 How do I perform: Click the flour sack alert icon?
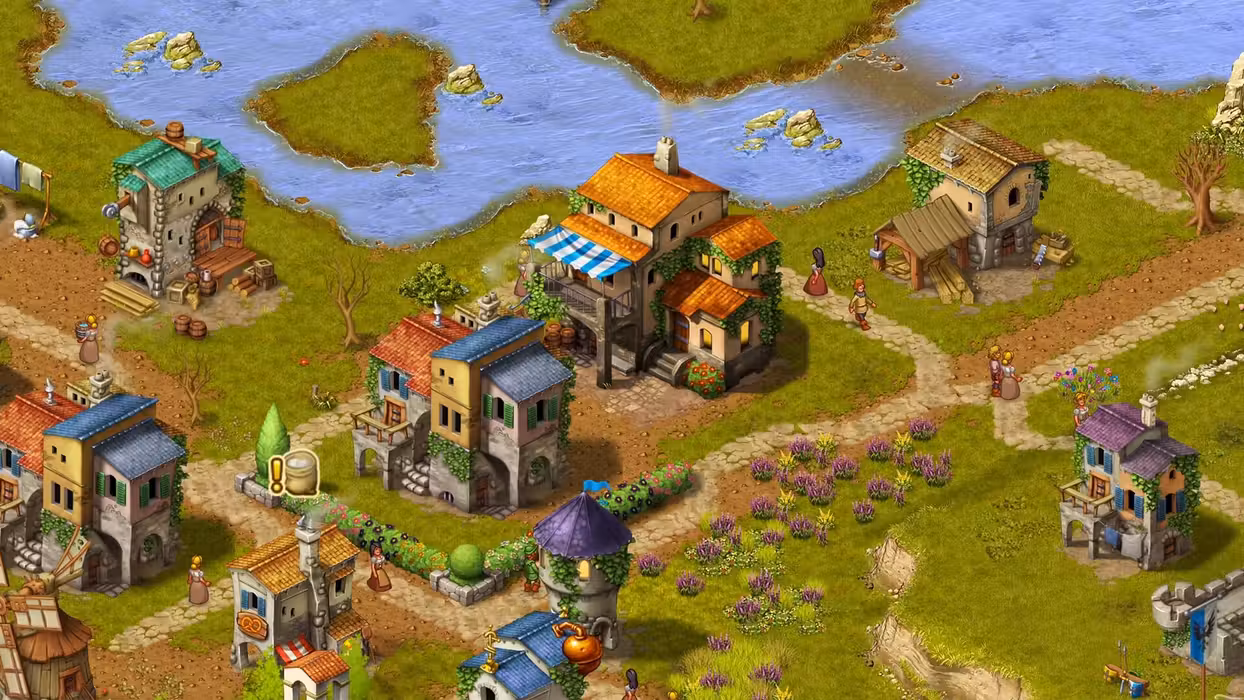[x=294, y=472]
